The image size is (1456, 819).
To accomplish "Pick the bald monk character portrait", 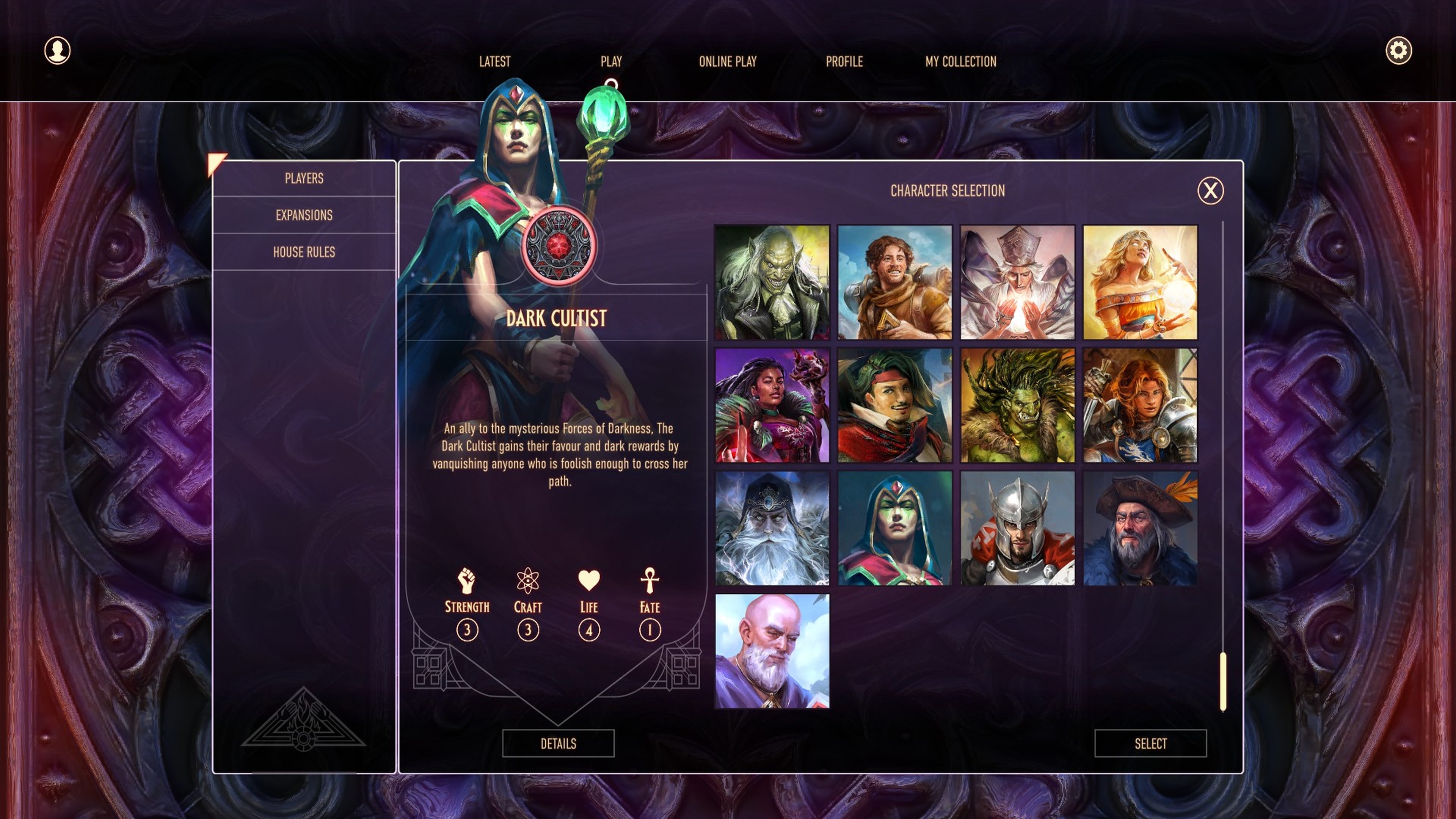I will (x=772, y=652).
